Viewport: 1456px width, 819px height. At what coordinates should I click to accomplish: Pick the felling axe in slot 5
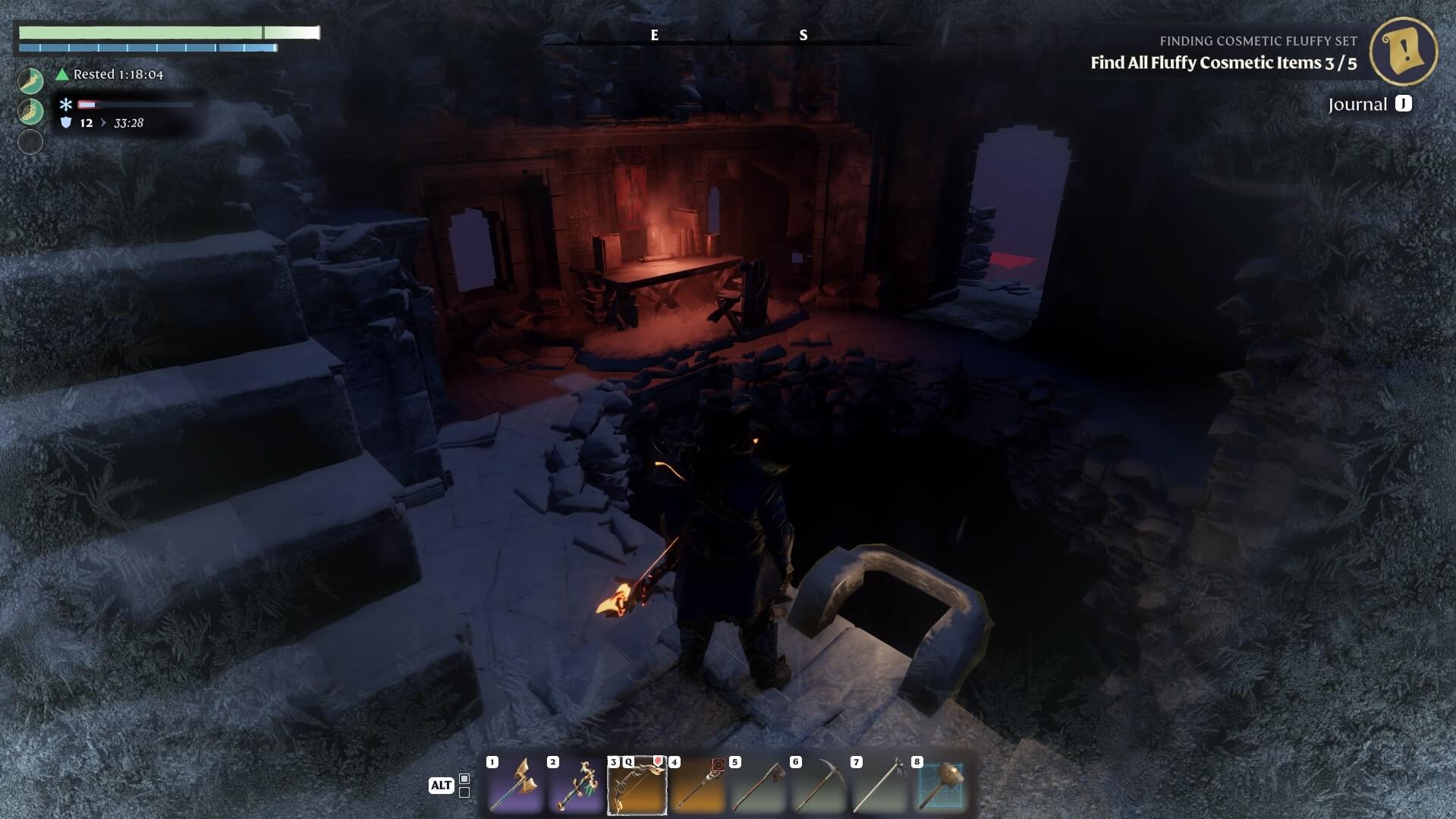pyautogui.click(x=758, y=786)
